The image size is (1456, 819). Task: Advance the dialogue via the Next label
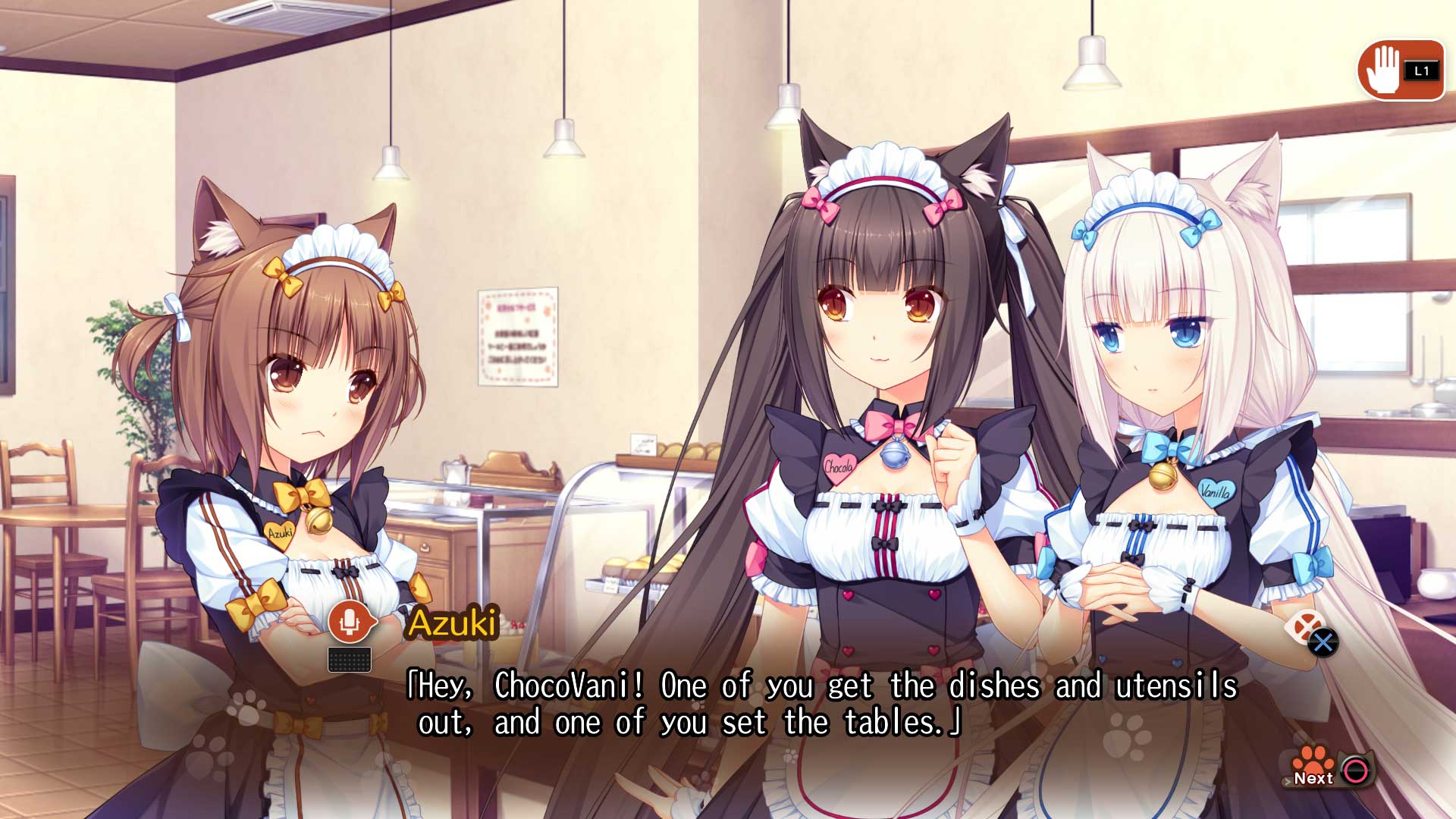point(1313,779)
